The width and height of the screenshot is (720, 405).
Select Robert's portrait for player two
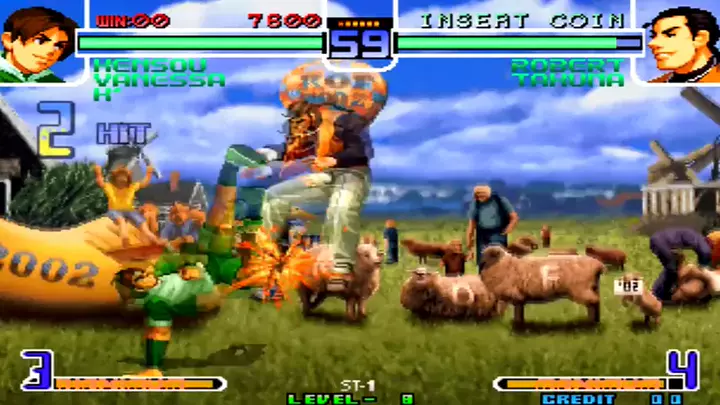[682, 42]
